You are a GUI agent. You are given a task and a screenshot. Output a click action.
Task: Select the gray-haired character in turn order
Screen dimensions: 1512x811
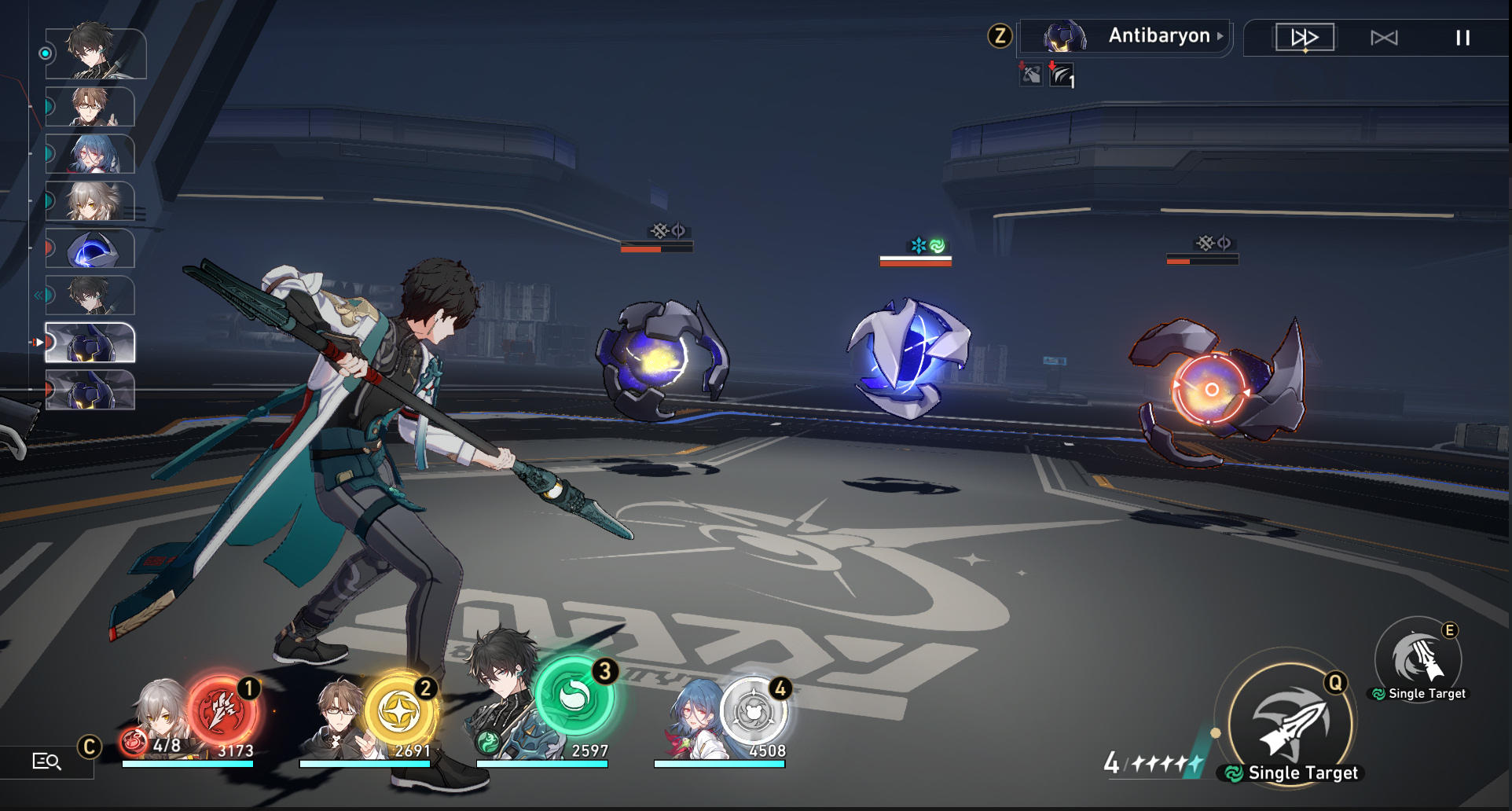point(90,201)
